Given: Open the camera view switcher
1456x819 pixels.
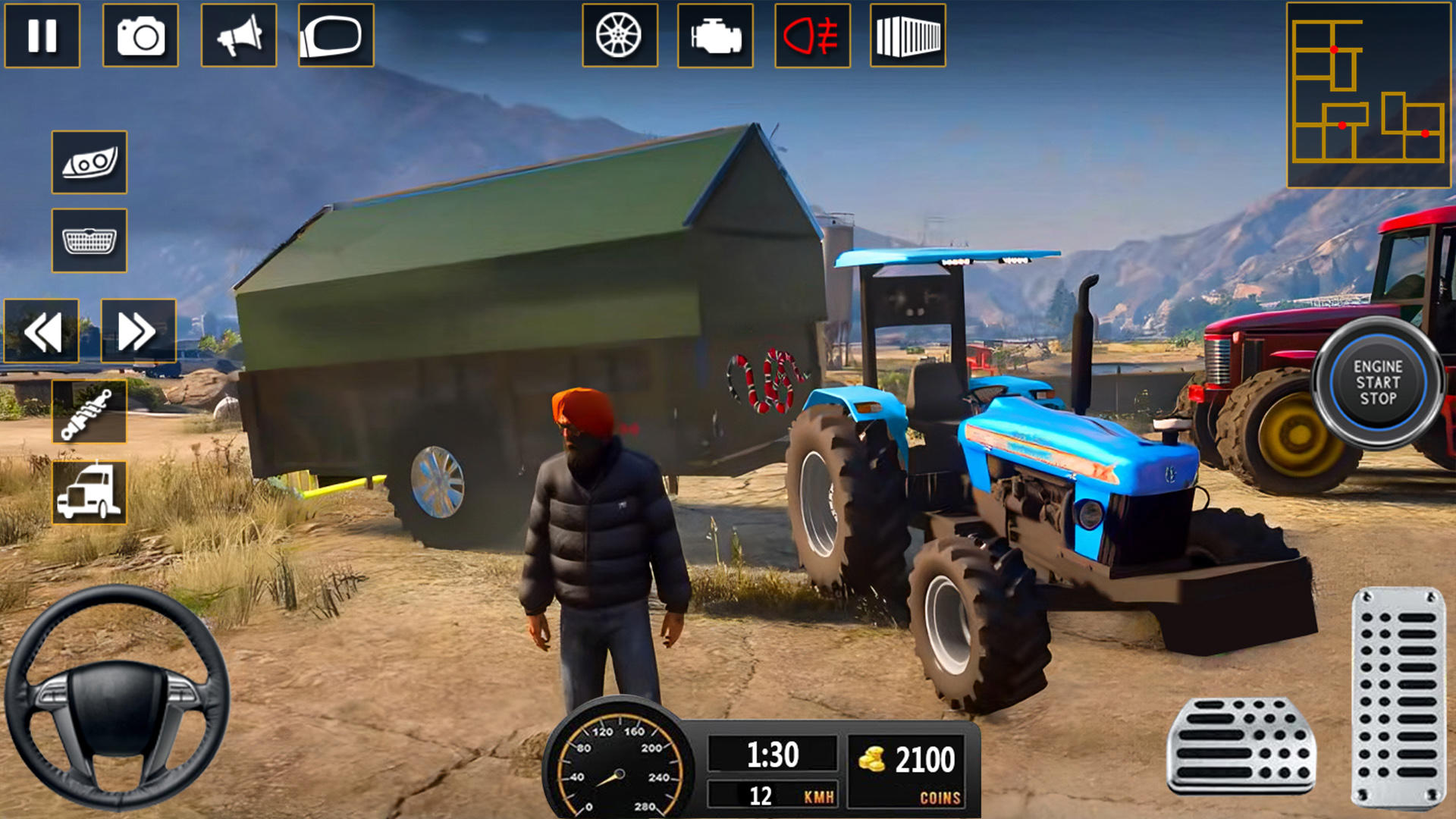Looking at the screenshot, I should (x=139, y=36).
